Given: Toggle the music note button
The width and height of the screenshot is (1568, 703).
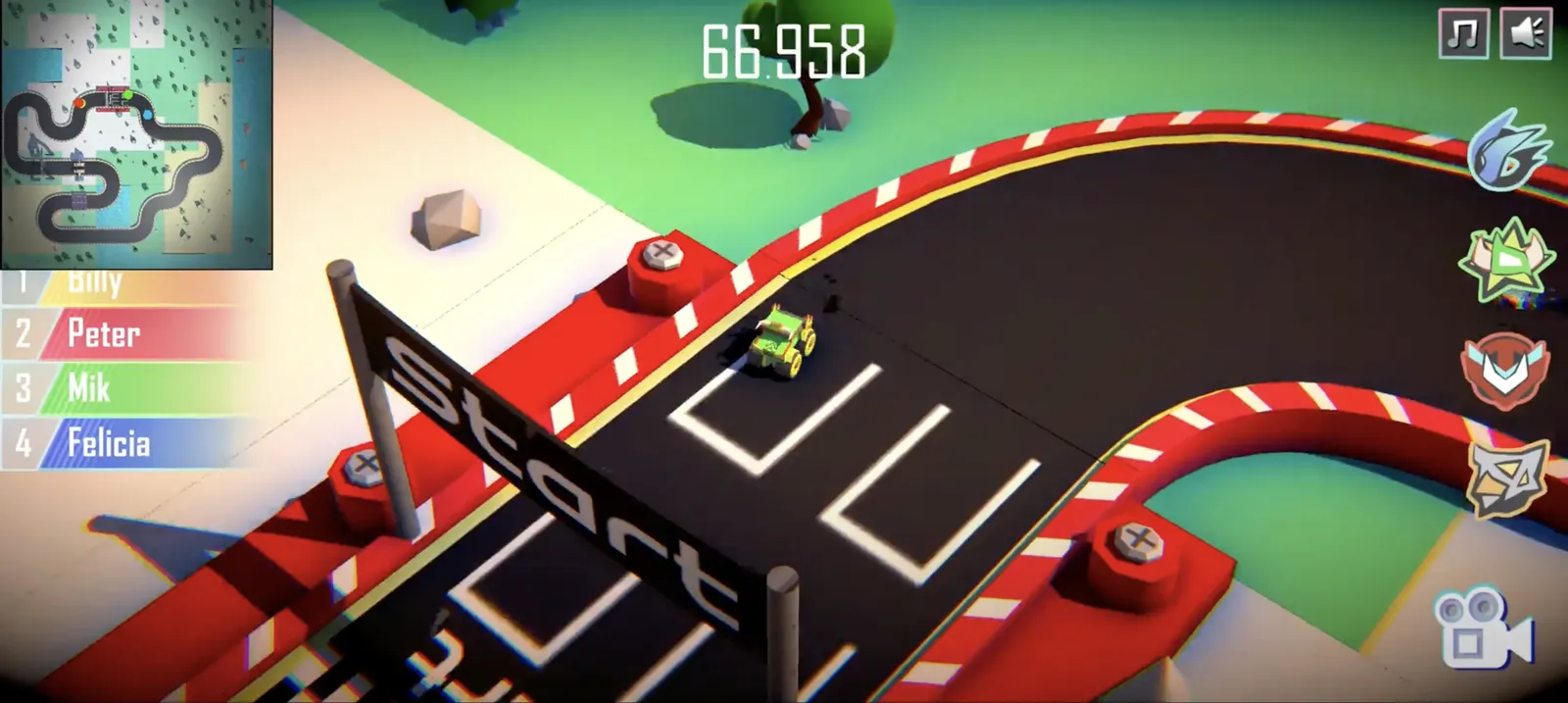Looking at the screenshot, I should pos(1463,34).
